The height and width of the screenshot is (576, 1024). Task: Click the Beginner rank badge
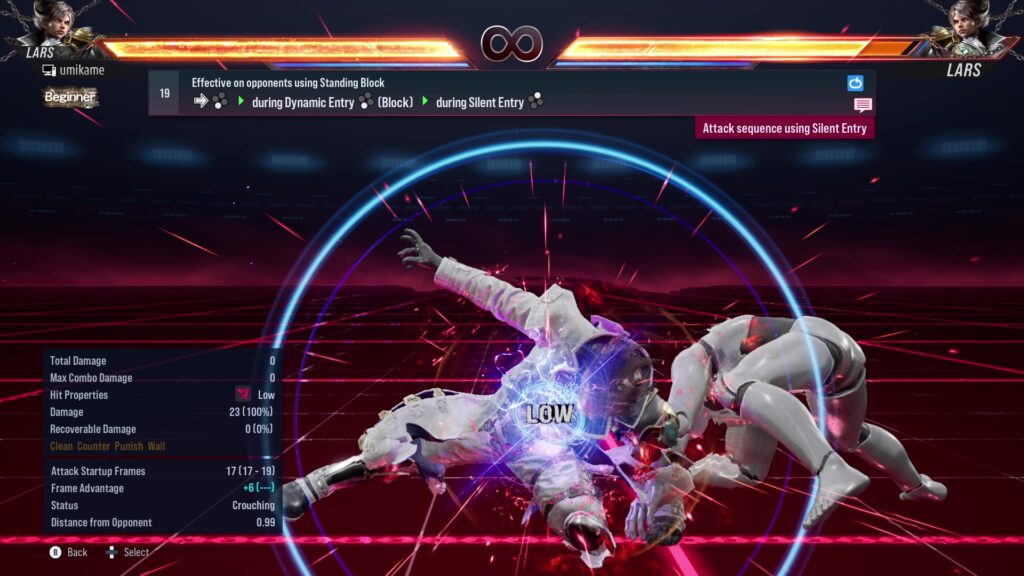click(x=70, y=97)
